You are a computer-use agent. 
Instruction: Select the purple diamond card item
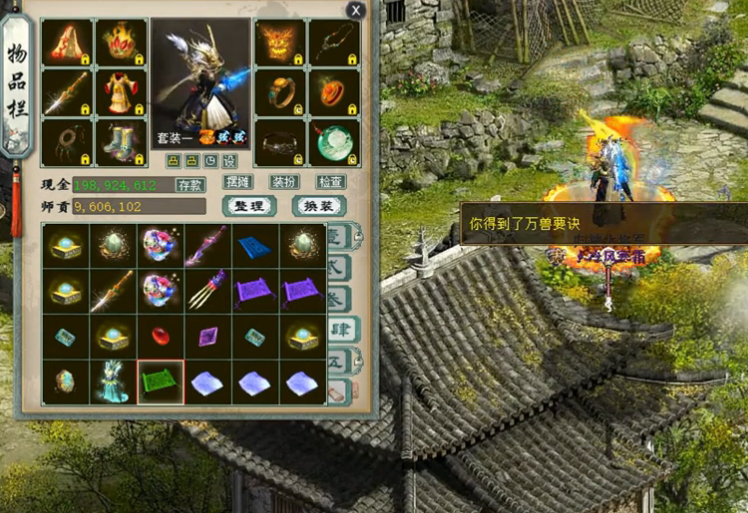pos(209,336)
